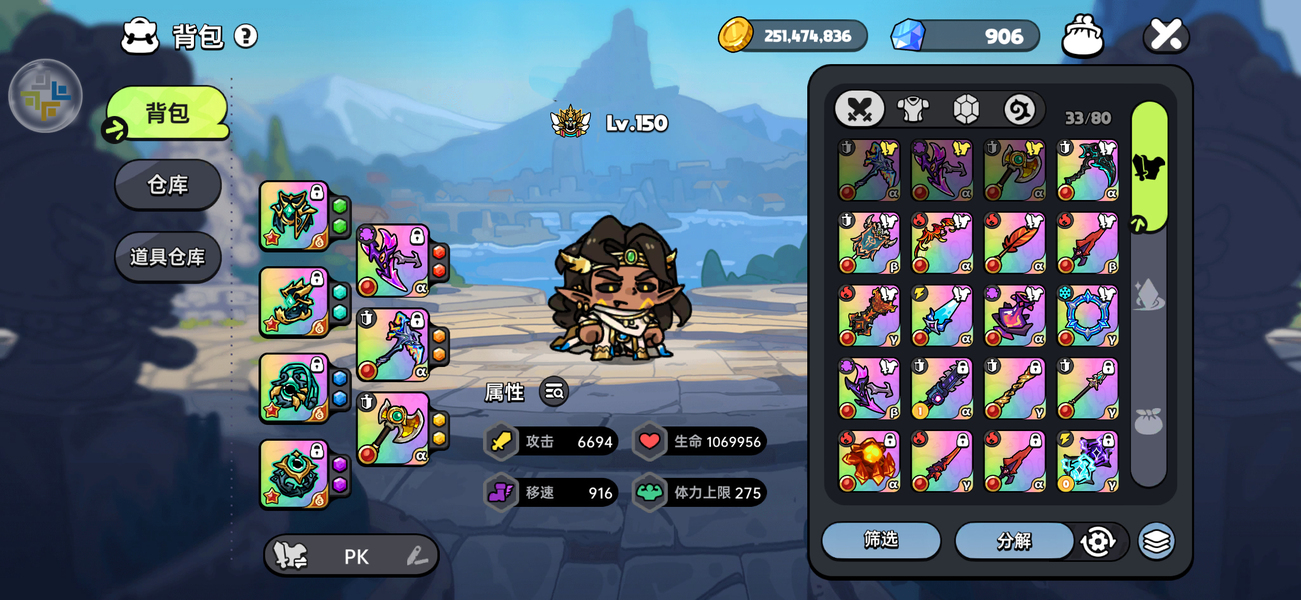This screenshot has height=600, width=1301.
Task: Switch to the spiral rune tab
Action: [x=1019, y=109]
